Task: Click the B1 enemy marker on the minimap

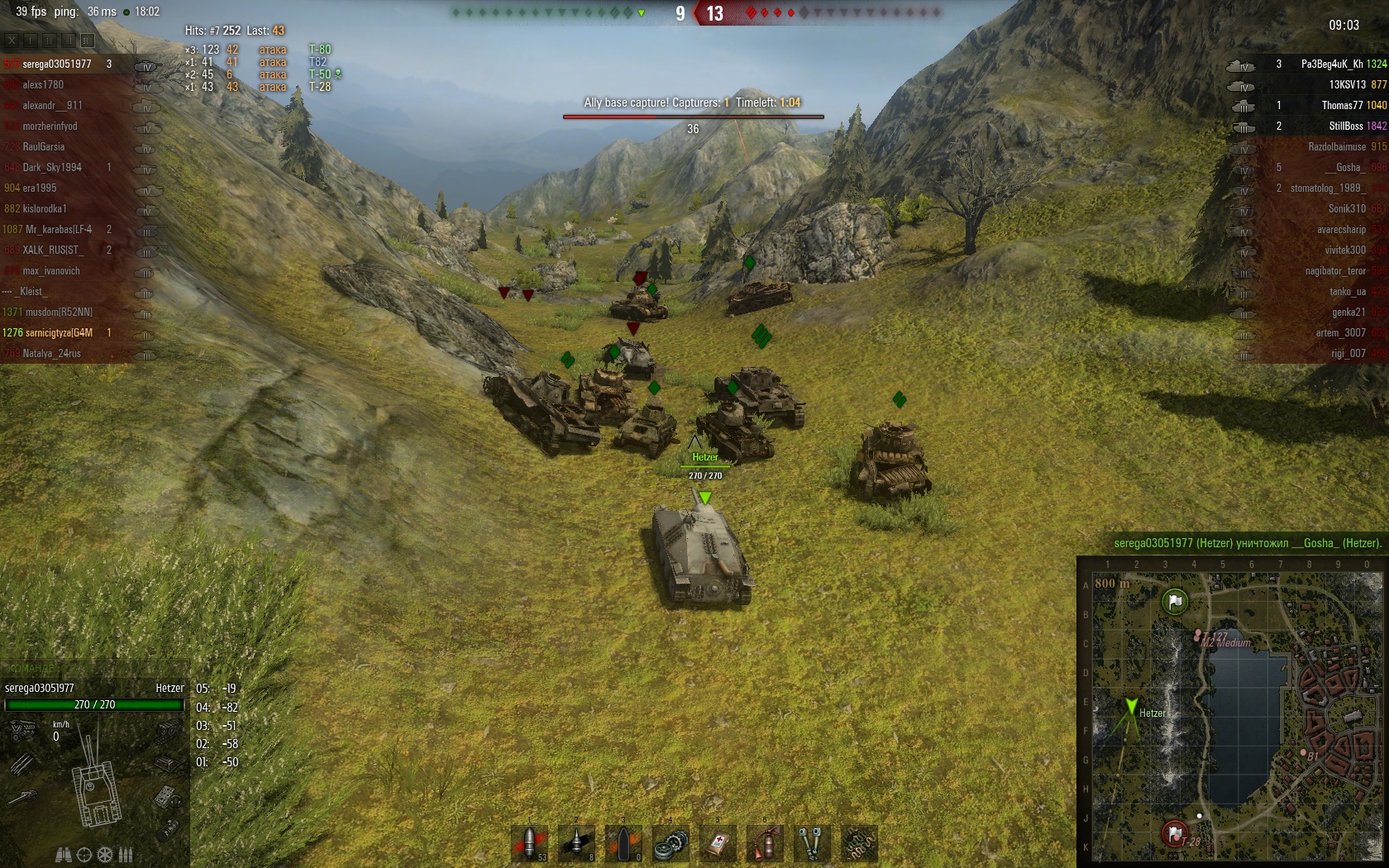Action: click(x=1312, y=756)
